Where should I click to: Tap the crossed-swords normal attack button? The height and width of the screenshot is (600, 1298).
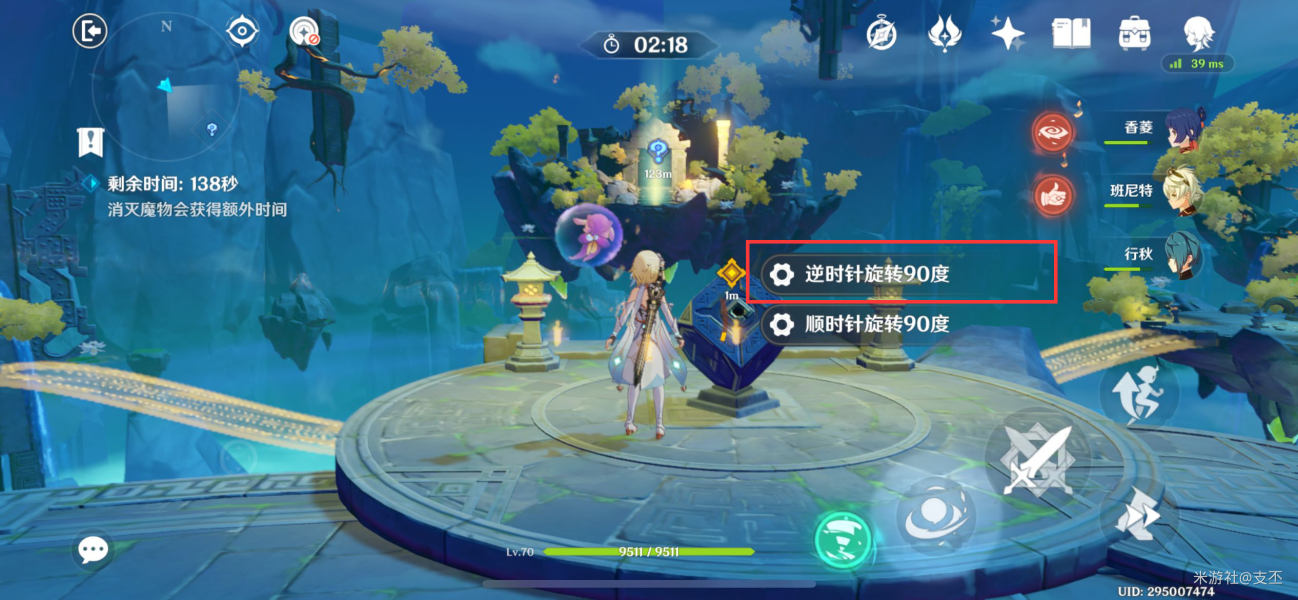1029,459
